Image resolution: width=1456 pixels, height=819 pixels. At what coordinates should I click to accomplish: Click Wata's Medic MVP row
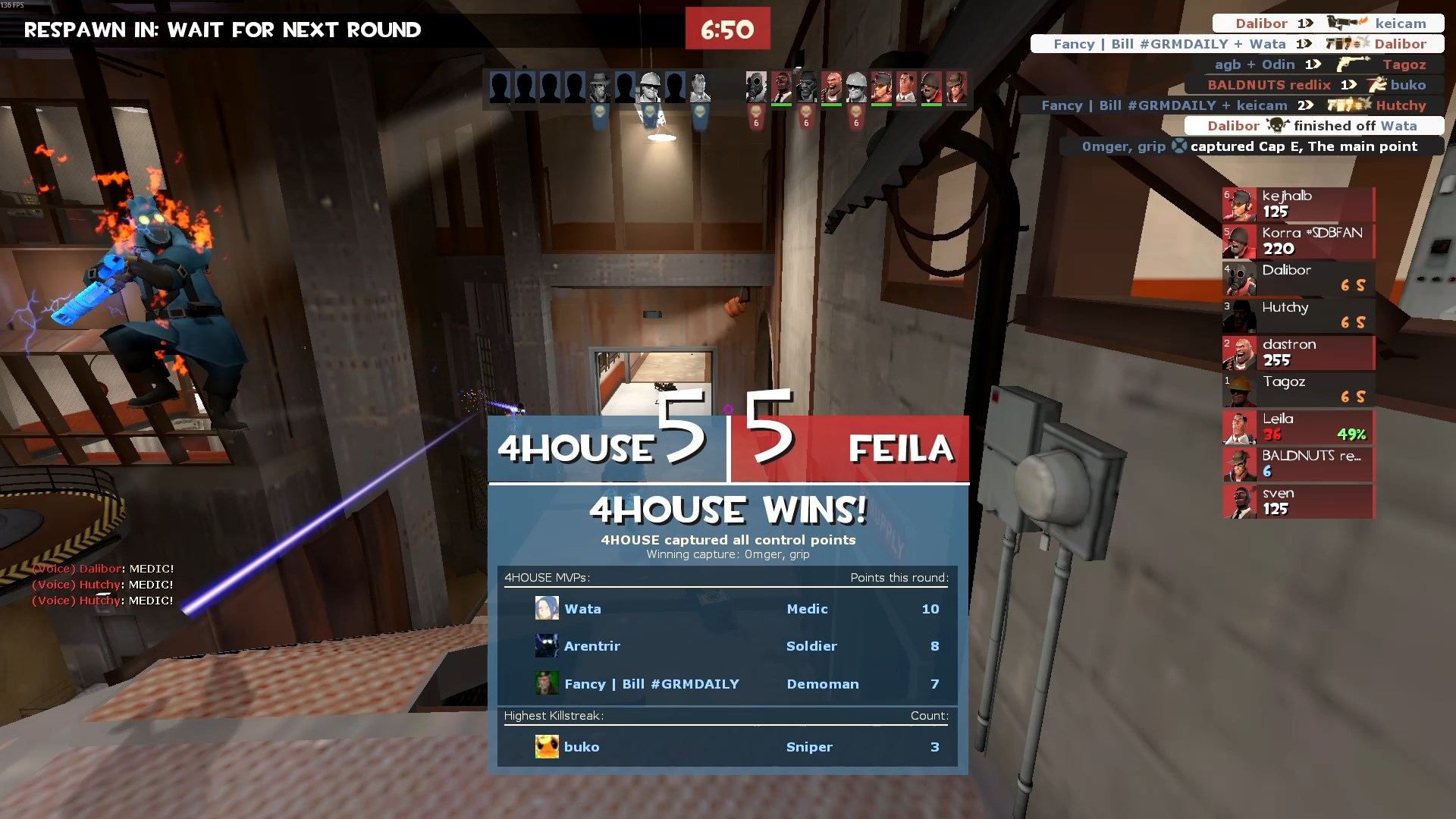click(726, 609)
